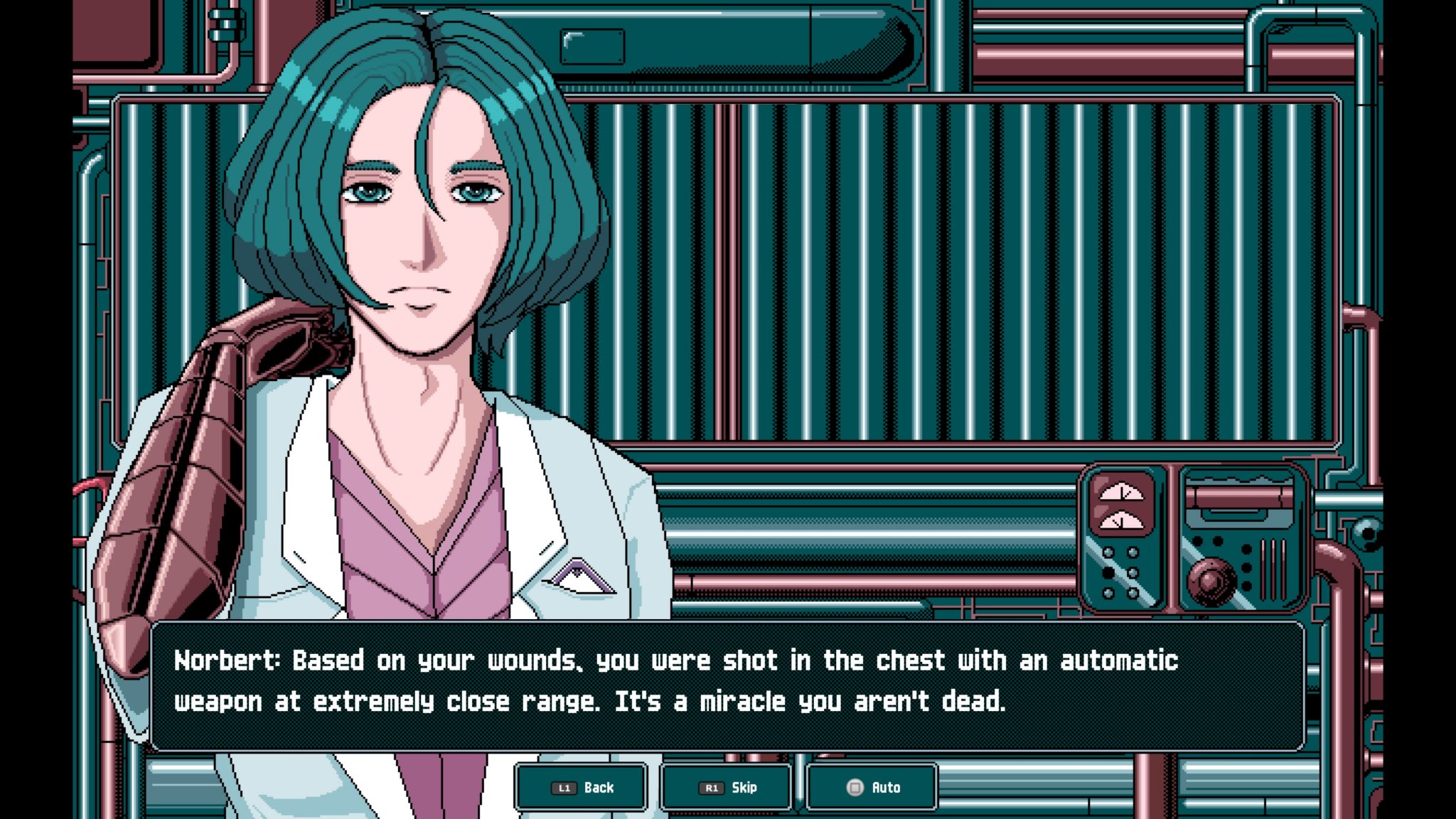The image size is (1456, 819).
Task: Click the L1 icon on the Back button
Action: [x=564, y=787]
